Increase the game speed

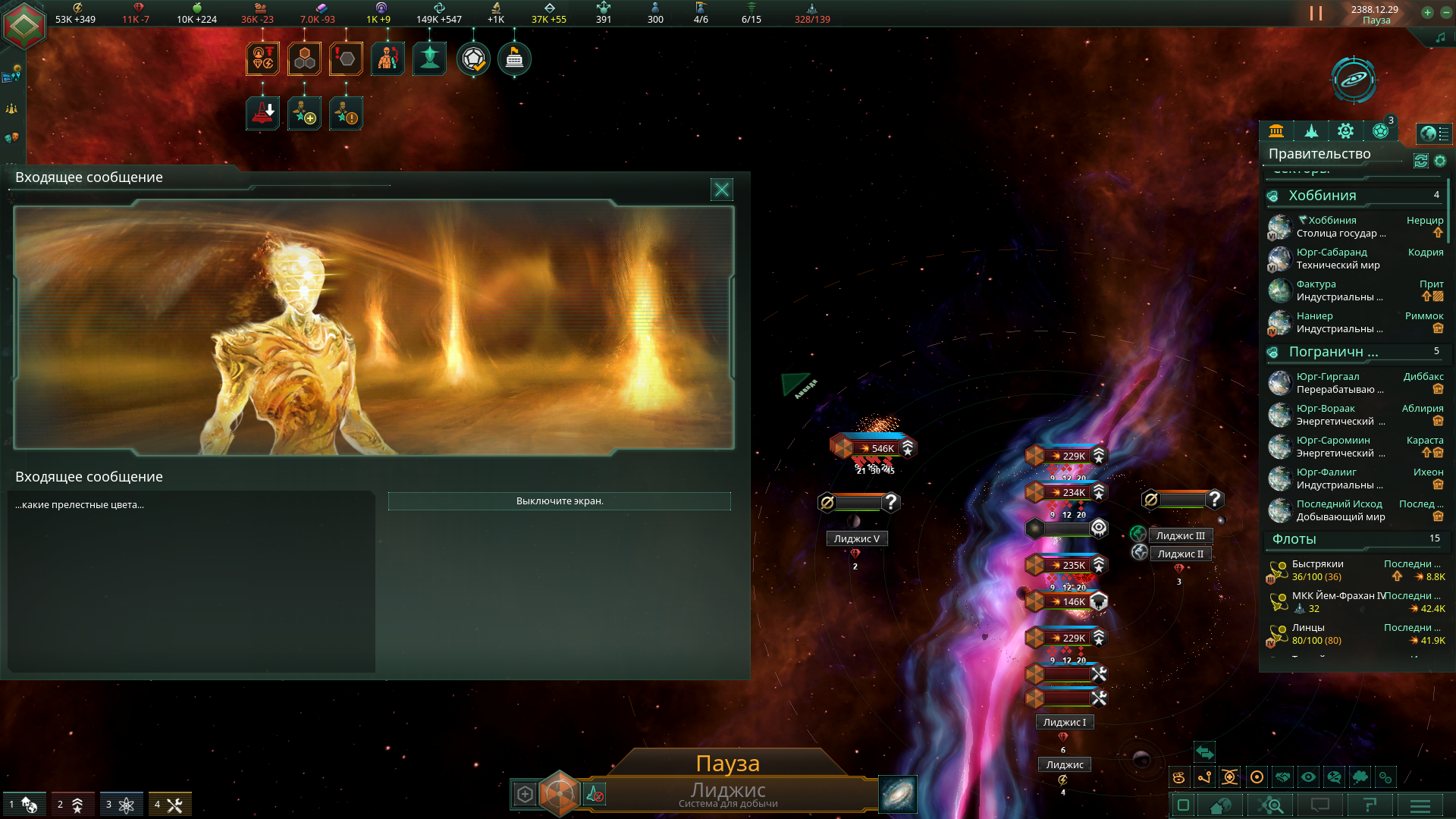tap(1427, 13)
